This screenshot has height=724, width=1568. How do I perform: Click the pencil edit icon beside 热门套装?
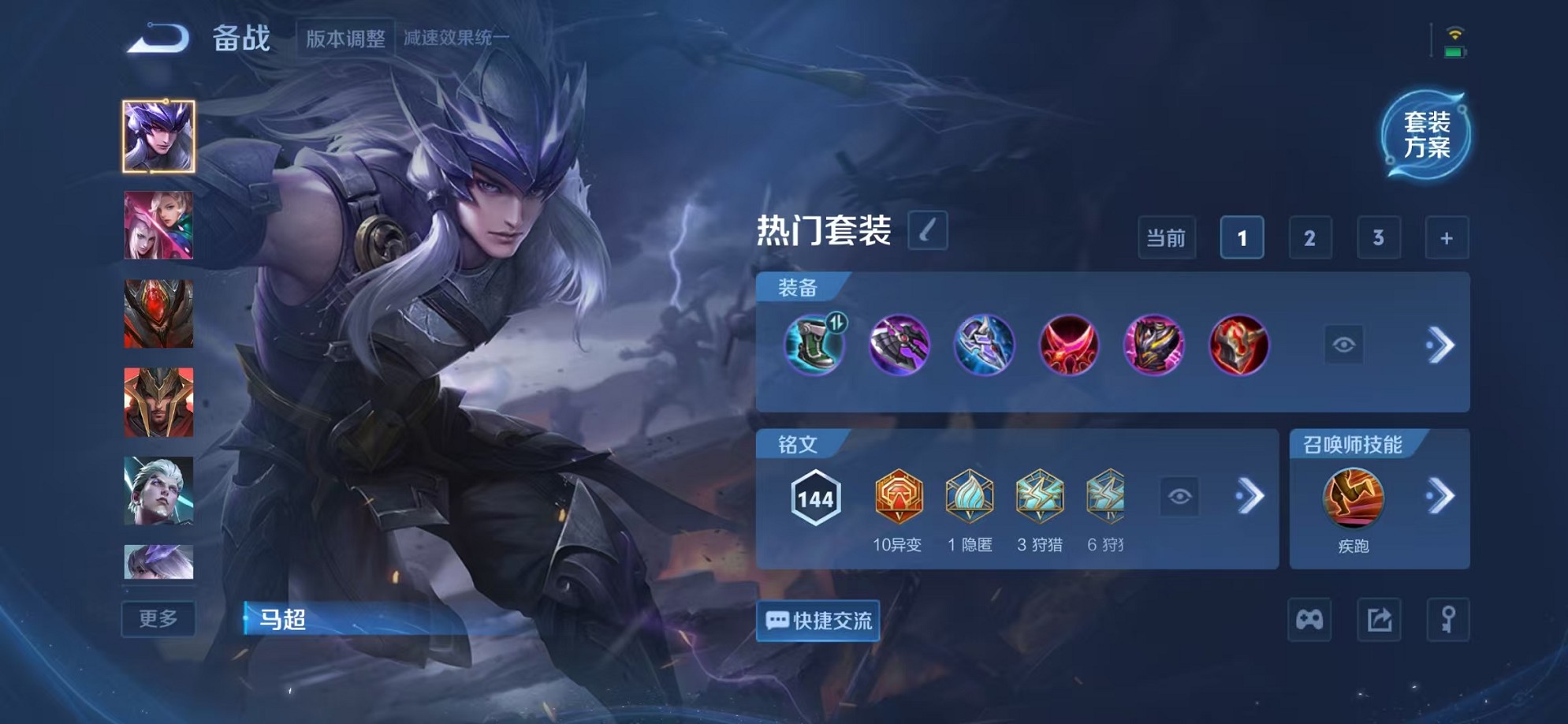tap(928, 233)
